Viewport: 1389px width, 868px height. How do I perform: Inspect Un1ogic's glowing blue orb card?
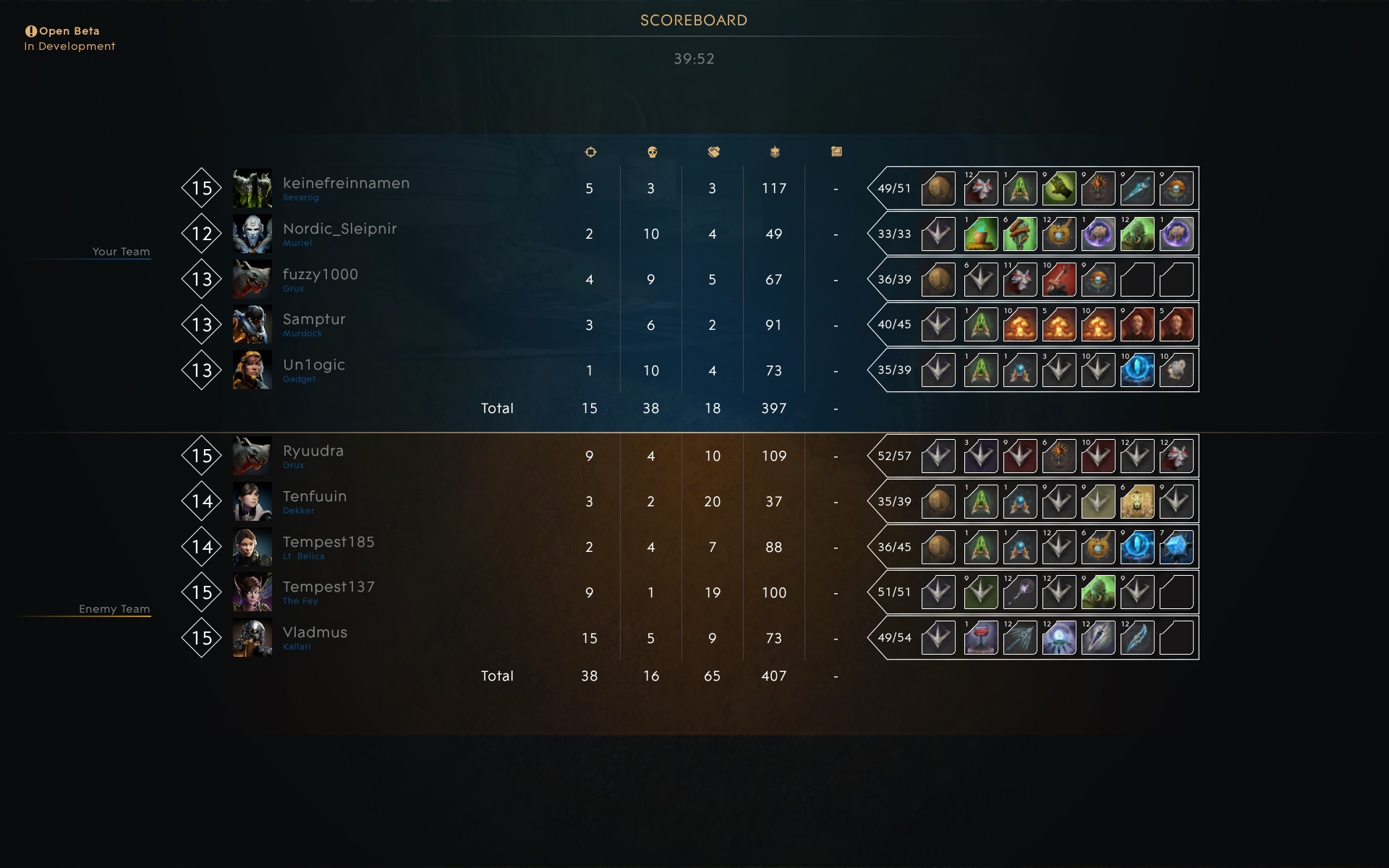click(x=1137, y=370)
